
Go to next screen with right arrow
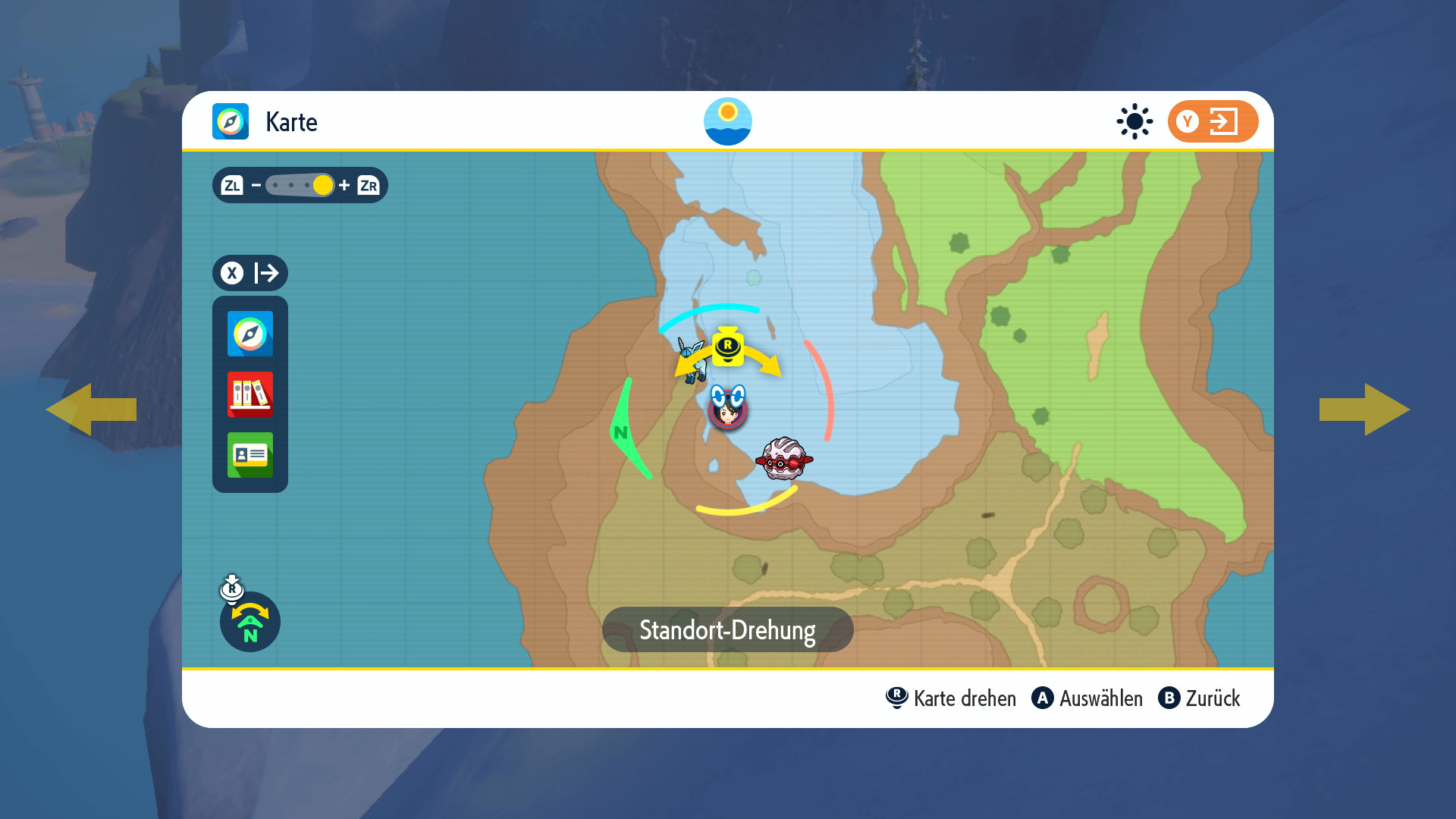(1364, 409)
